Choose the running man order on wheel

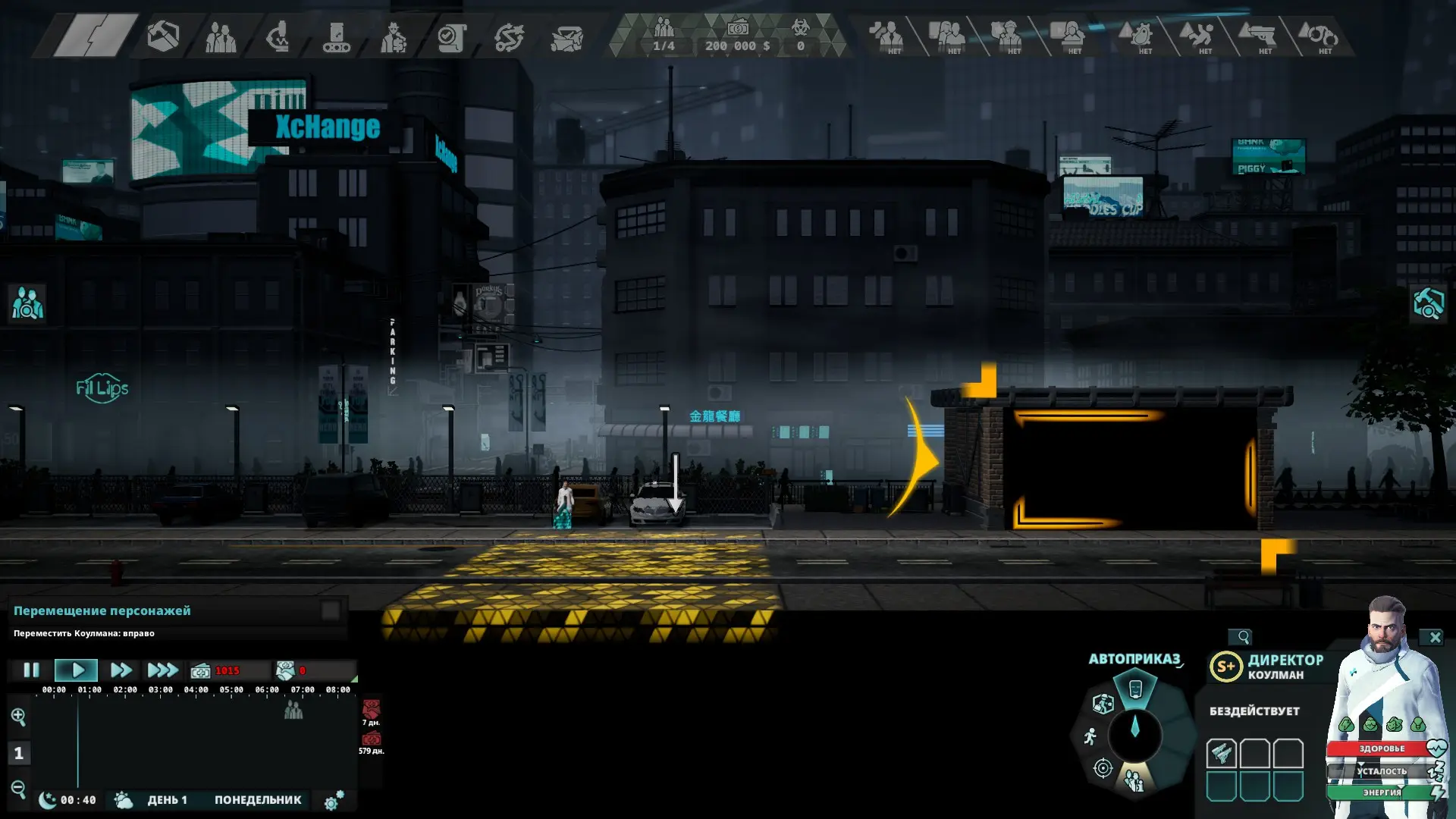coord(1090,736)
